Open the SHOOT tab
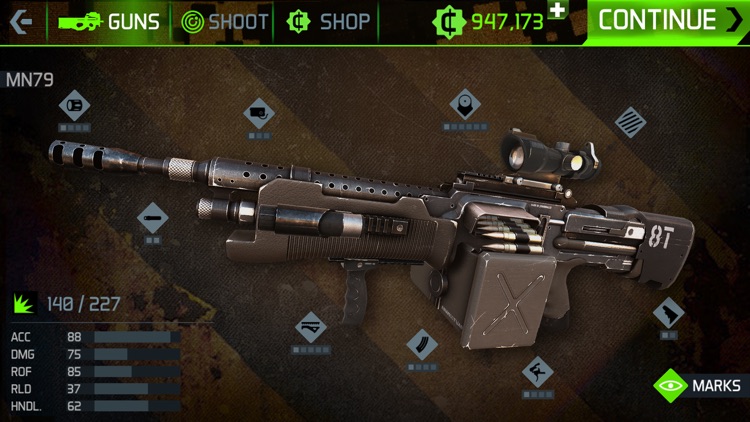 (225, 21)
